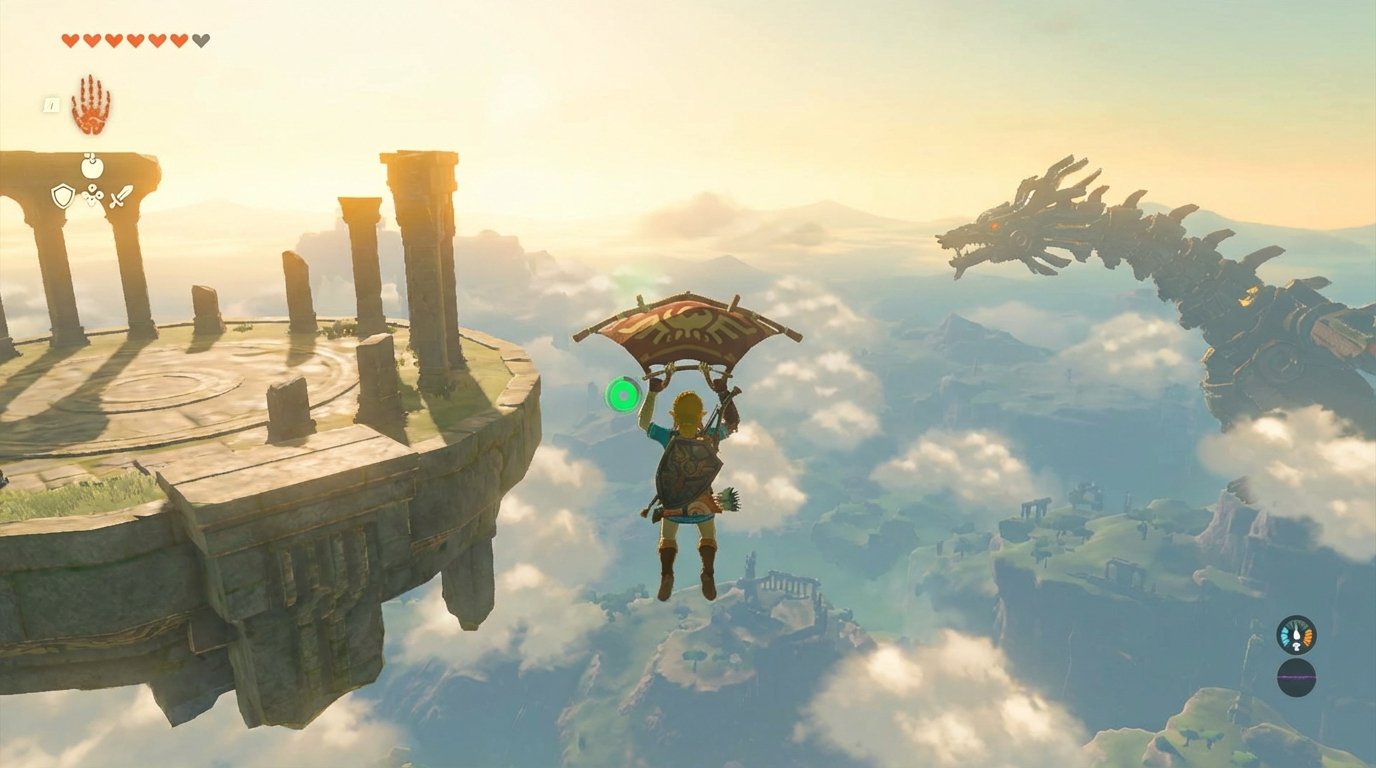This screenshot has height=768, width=1376.
Task: Click the small slash marker beside the ability hand
Action: tap(51, 105)
